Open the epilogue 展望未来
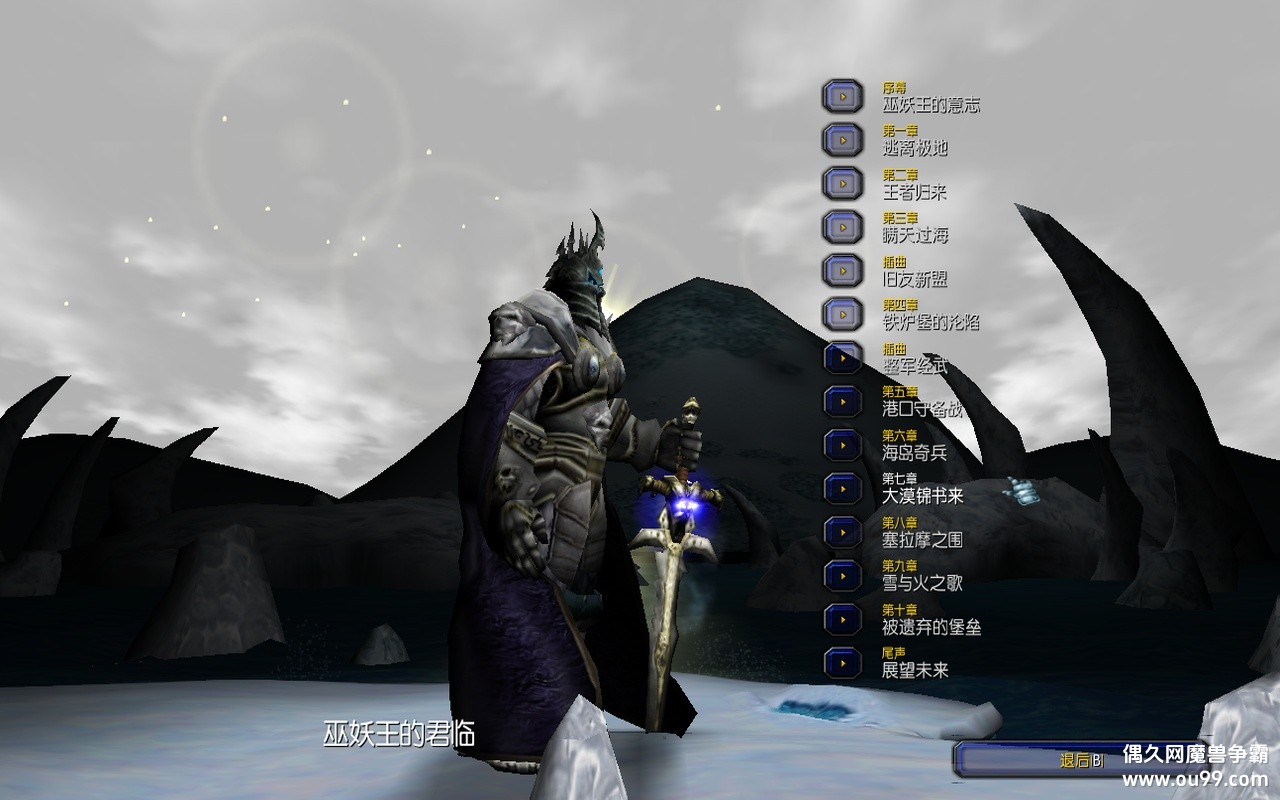The height and width of the screenshot is (800, 1280). [842, 662]
